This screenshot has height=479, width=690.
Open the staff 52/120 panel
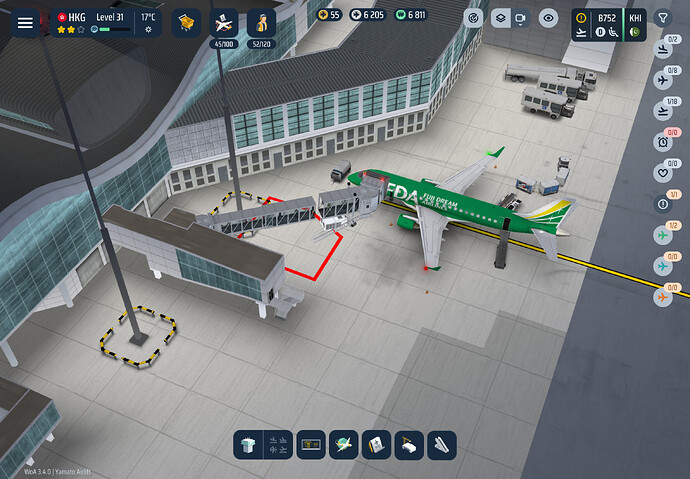[261, 24]
